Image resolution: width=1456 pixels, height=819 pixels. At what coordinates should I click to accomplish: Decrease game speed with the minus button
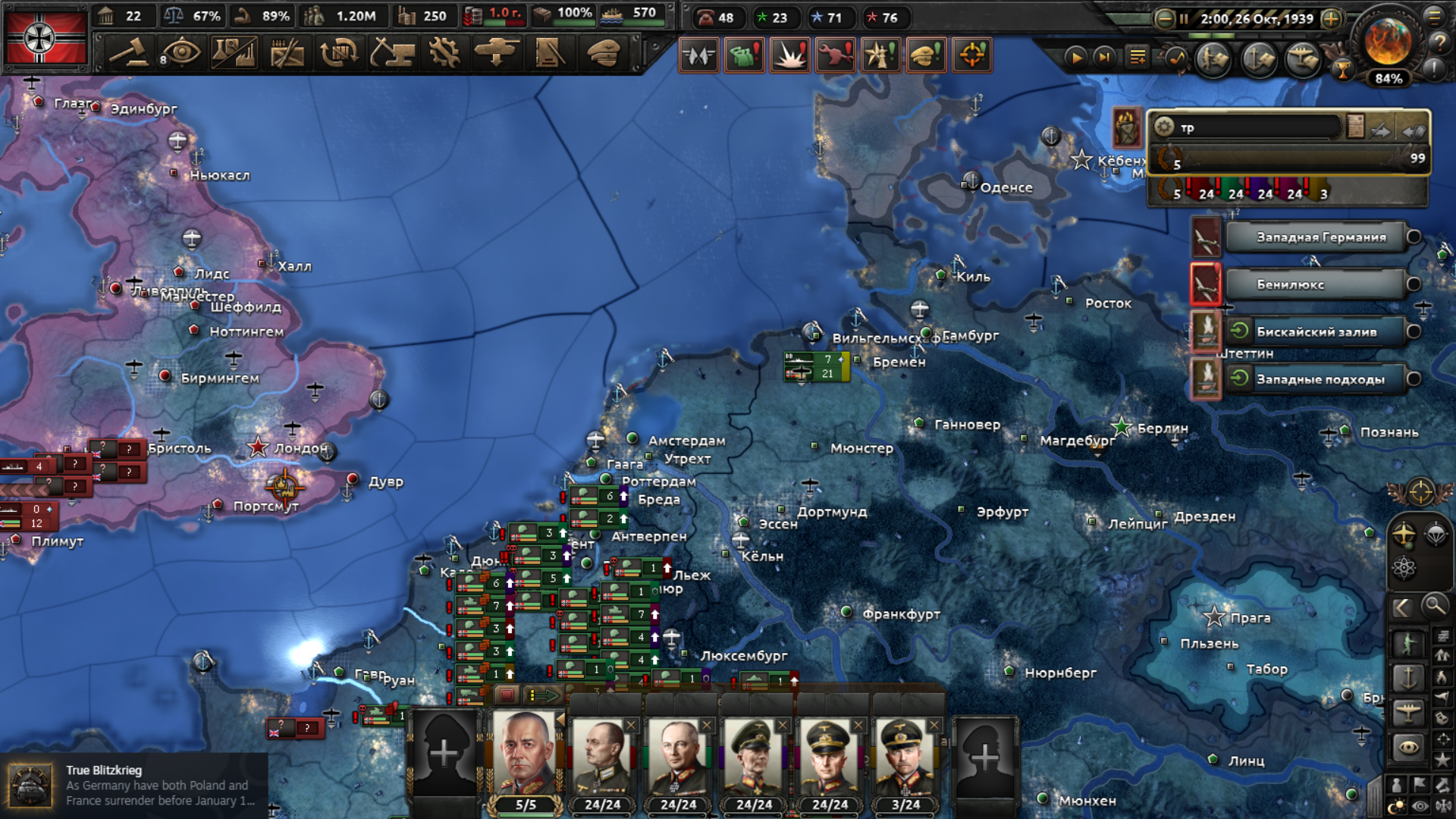point(1164,19)
